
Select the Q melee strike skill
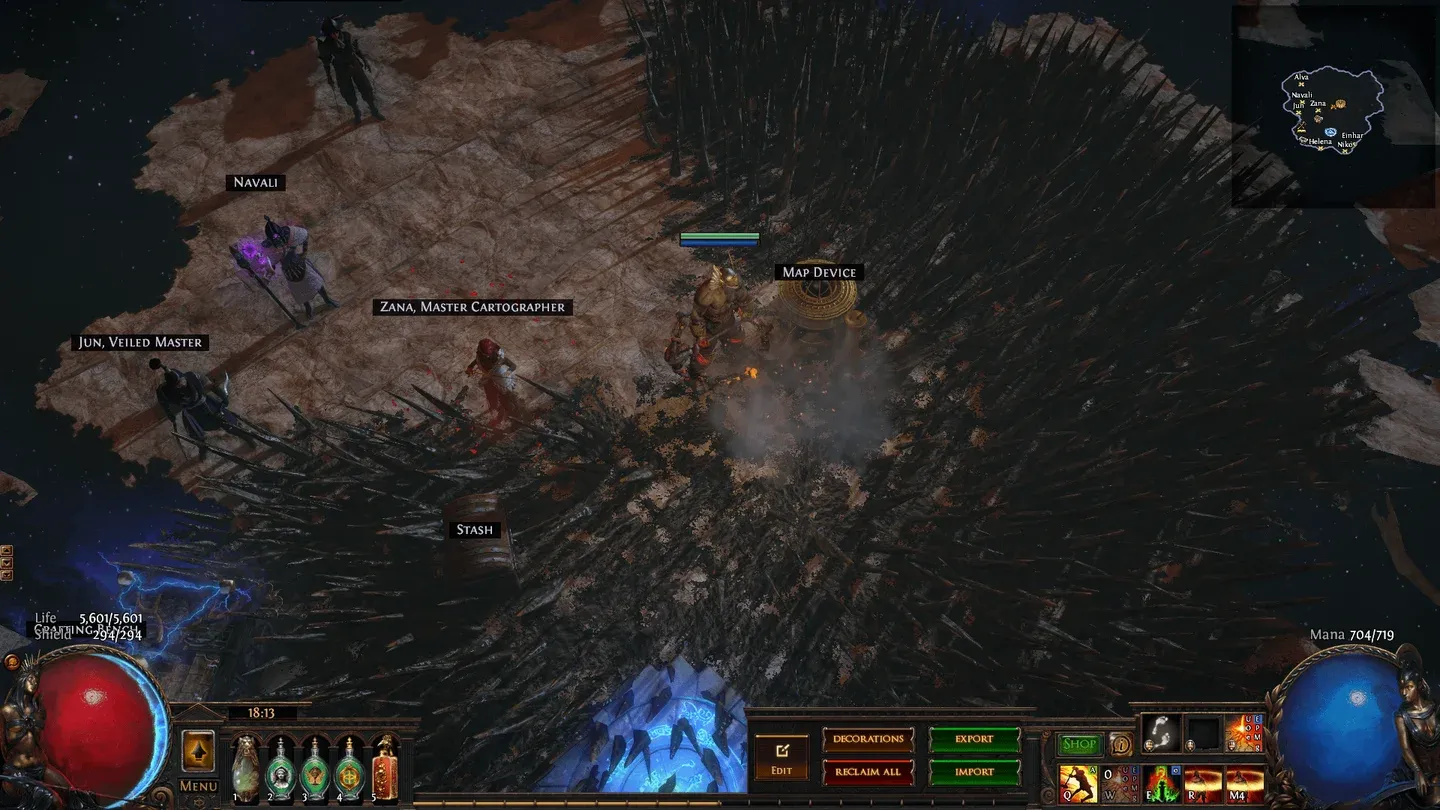(1078, 785)
